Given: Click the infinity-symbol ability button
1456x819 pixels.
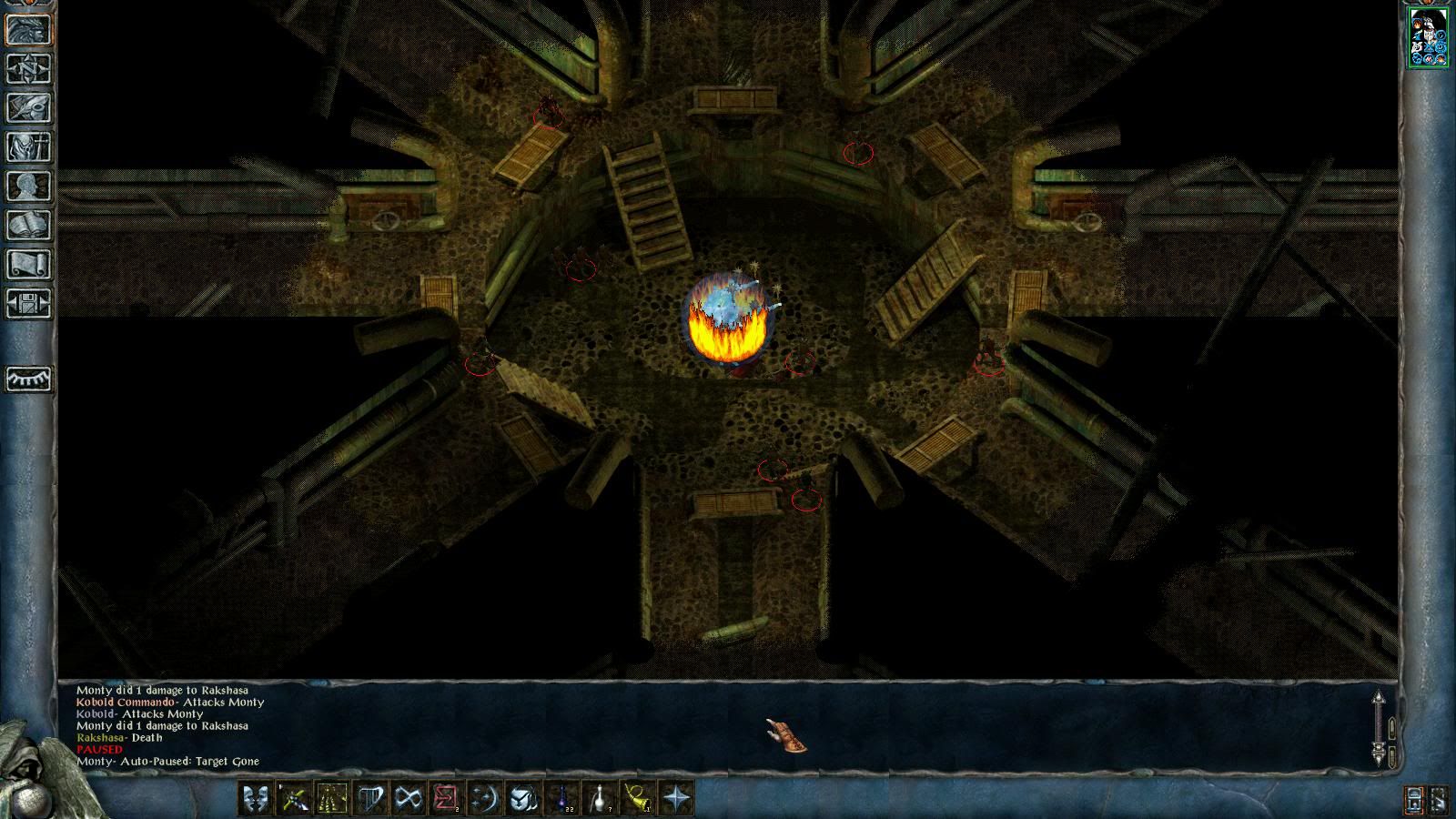Looking at the screenshot, I should 408,799.
